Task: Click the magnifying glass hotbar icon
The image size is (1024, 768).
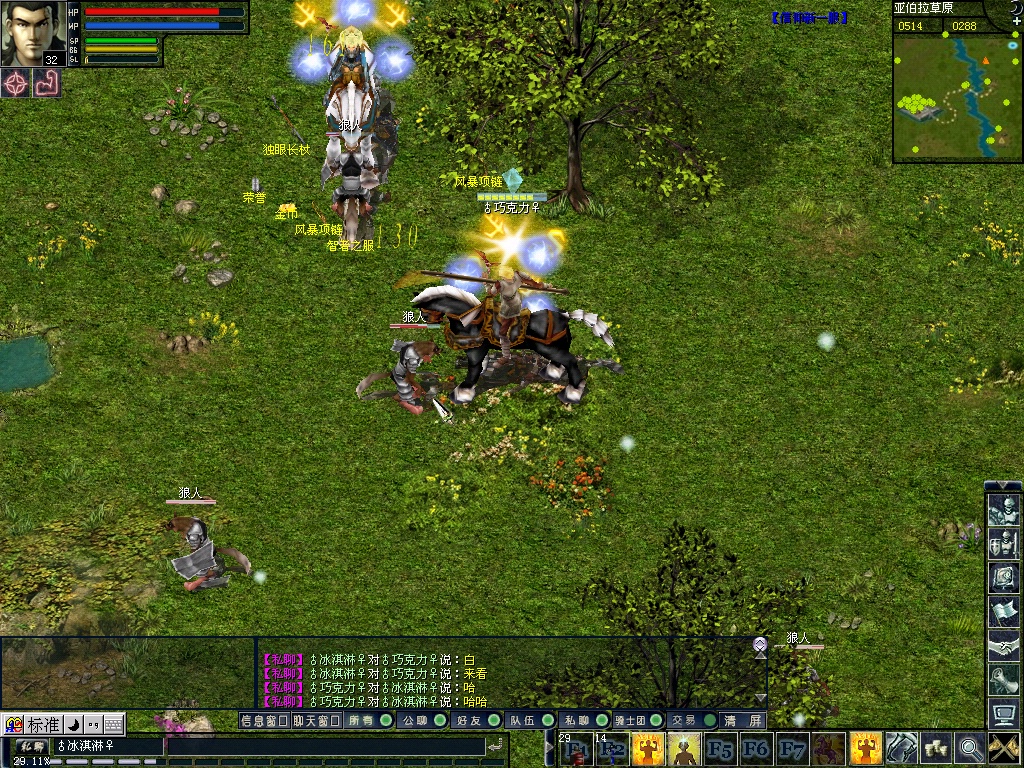Action: [969, 747]
